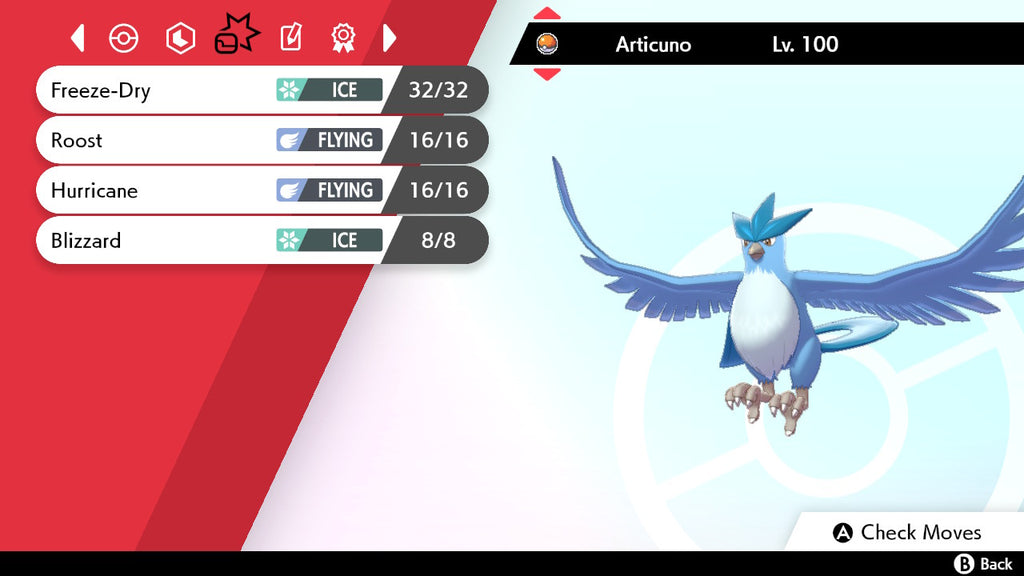Go to previous summary page with left arrow
The height and width of the screenshot is (576, 1024).
(78, 38)
